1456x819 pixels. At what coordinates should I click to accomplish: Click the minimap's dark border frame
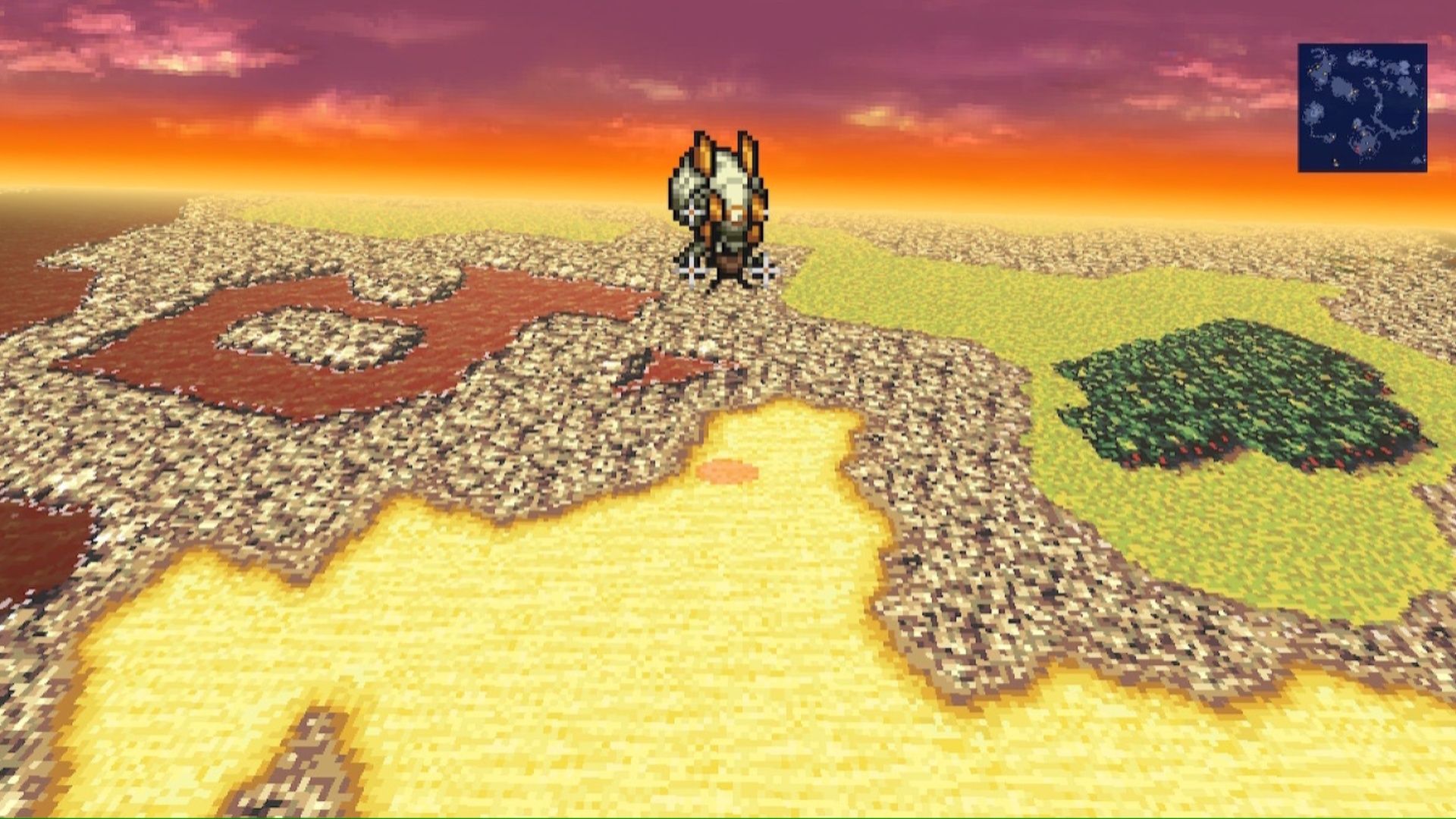(1300, 106)
